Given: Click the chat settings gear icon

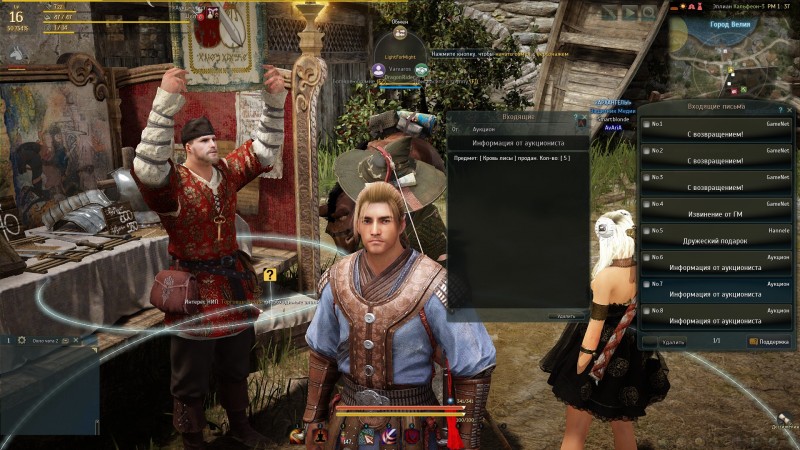Looking at the screenshot, I should coord(21,341).
